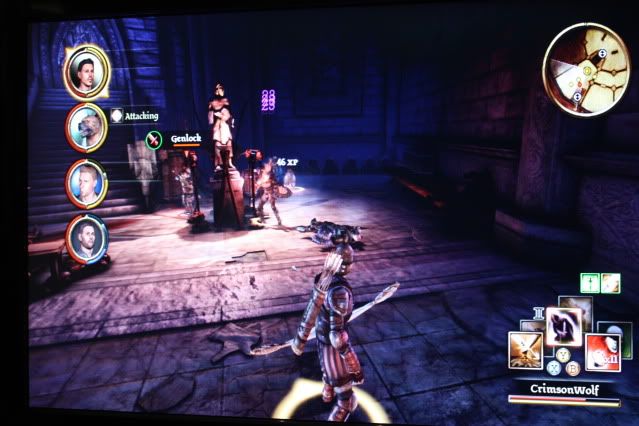Select the bearded companion portrait

pyautogui.click(x=87, y=237)
